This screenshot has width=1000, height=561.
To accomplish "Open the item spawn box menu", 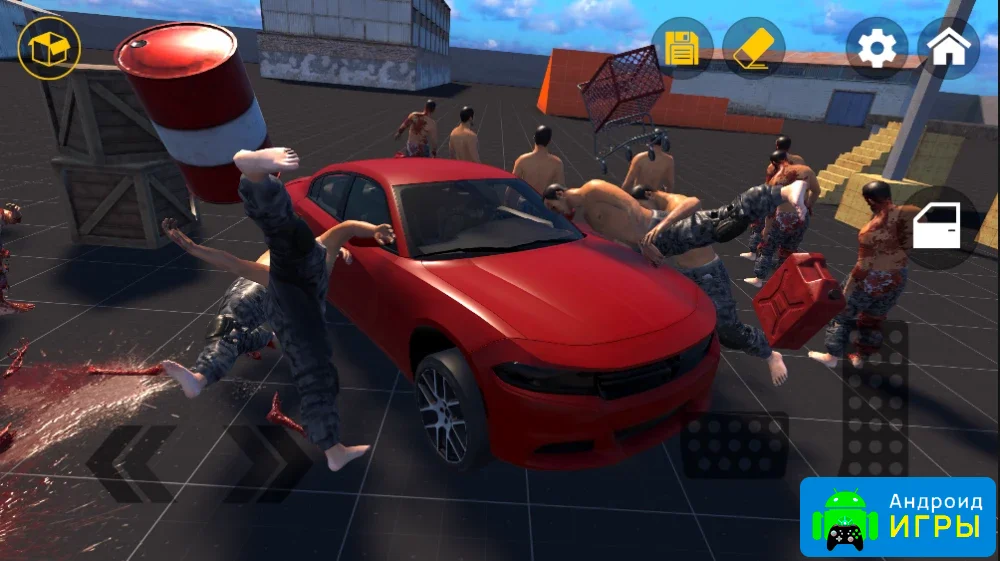I will pyautogui.click(x=49, y=48).
